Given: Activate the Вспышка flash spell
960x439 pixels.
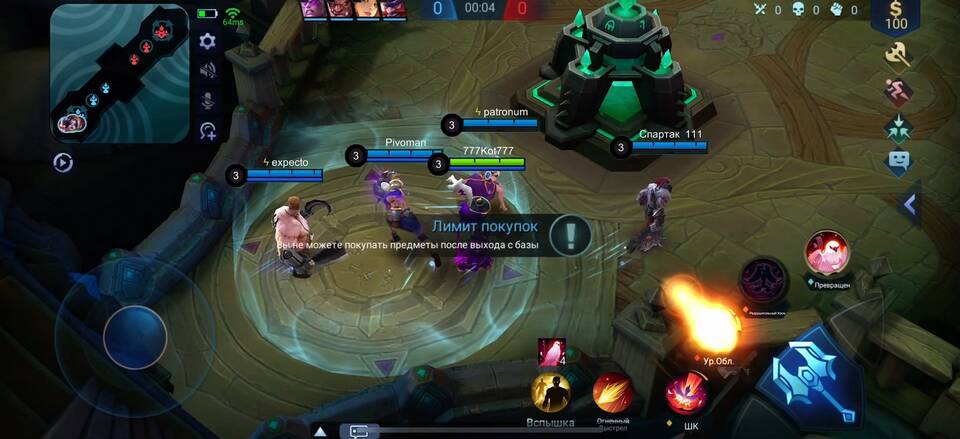Looking at the screenshot, I should (550, 393).
